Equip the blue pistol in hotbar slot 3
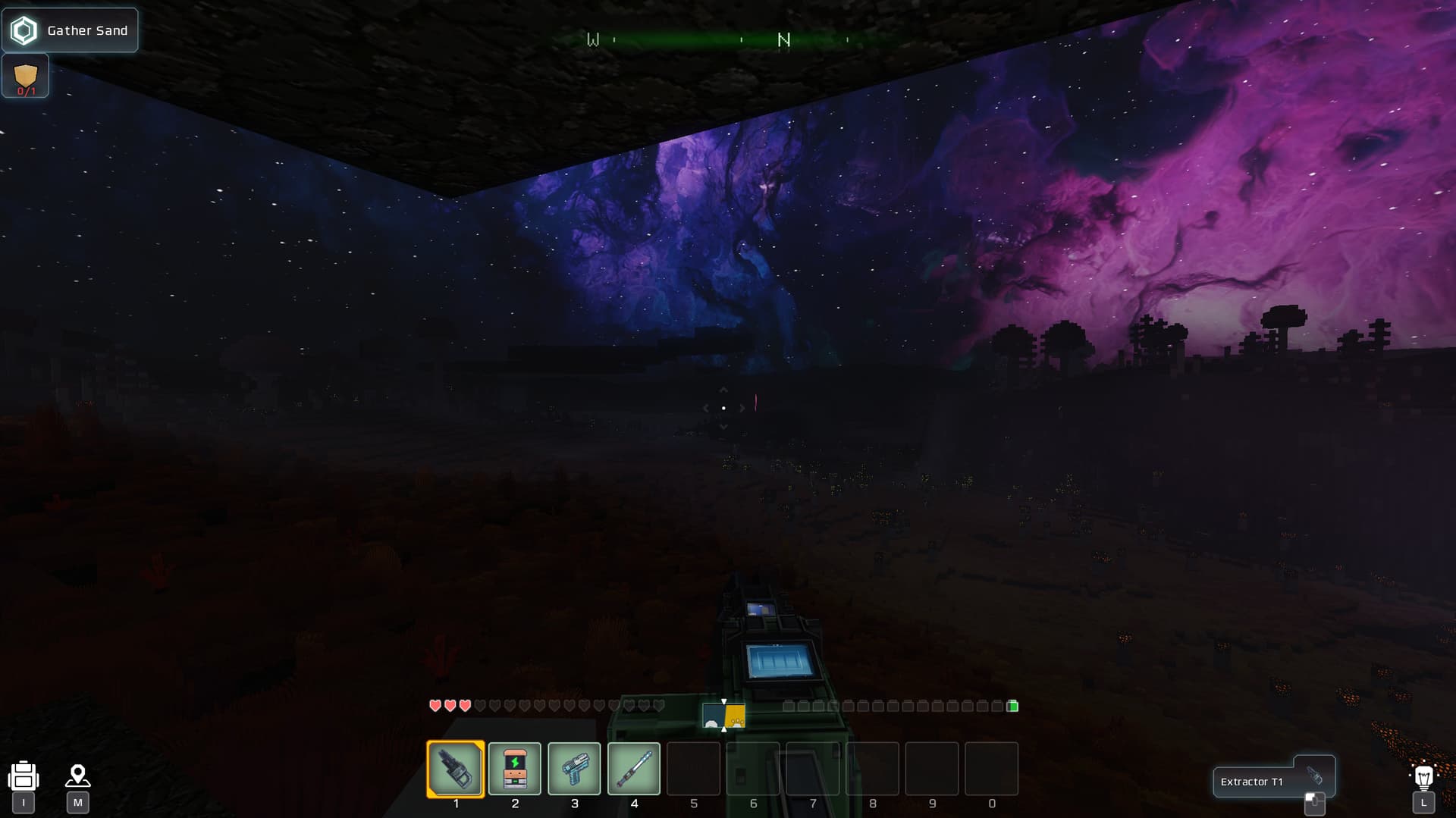1456x818 pixels. point(574,769)
